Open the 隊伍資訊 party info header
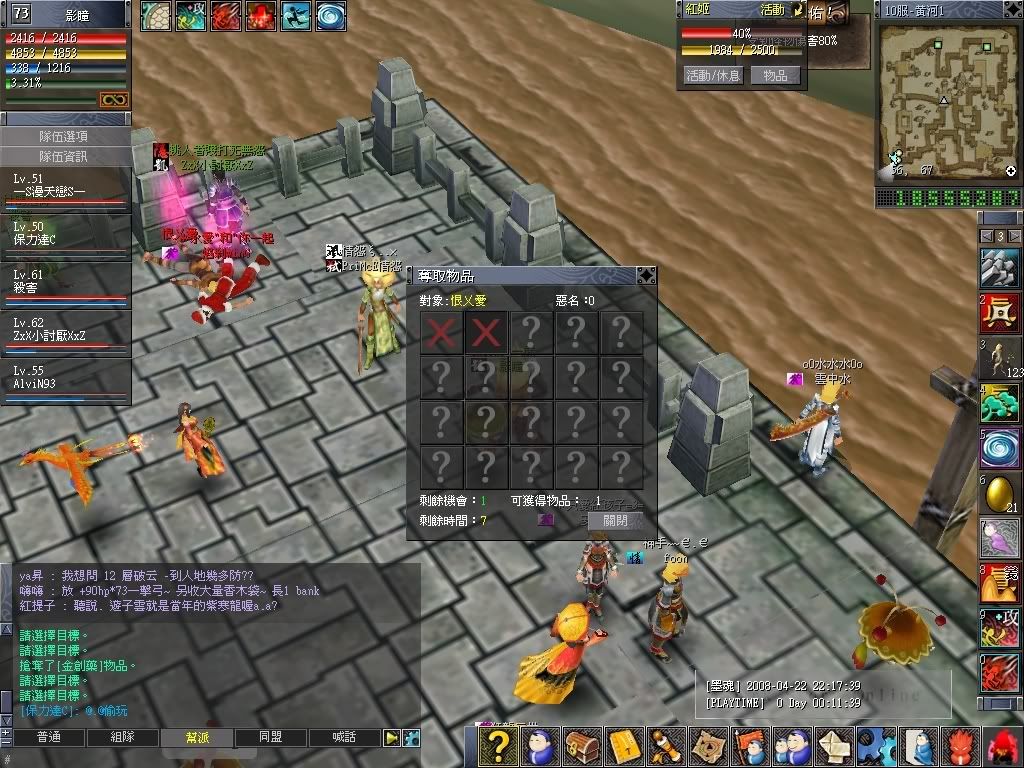The height and width of the screenshot is (768, 1024). point(64,156)
